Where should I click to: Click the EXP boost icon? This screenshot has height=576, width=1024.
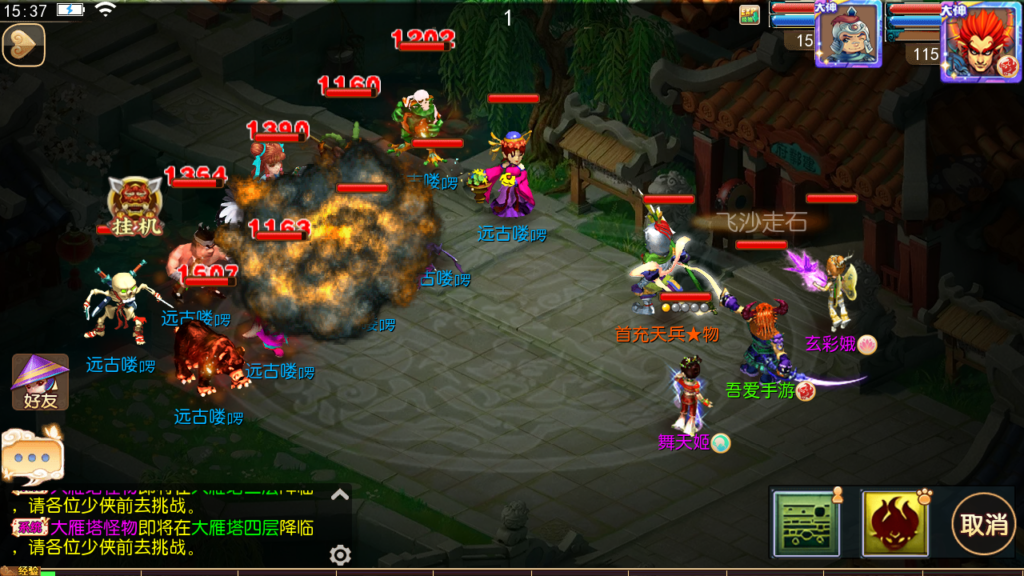point(749,14)
